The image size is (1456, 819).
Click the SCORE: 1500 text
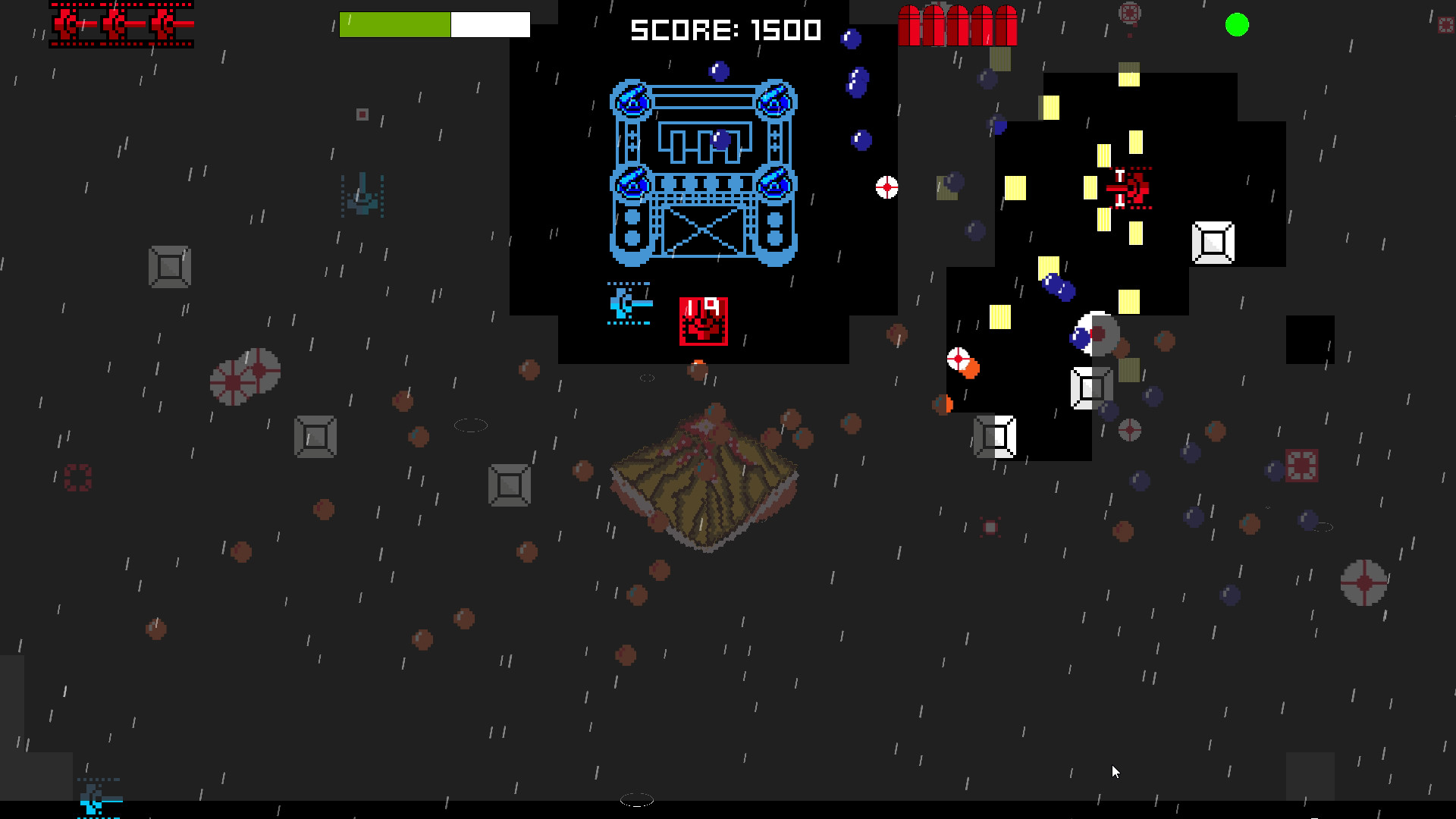724,27
